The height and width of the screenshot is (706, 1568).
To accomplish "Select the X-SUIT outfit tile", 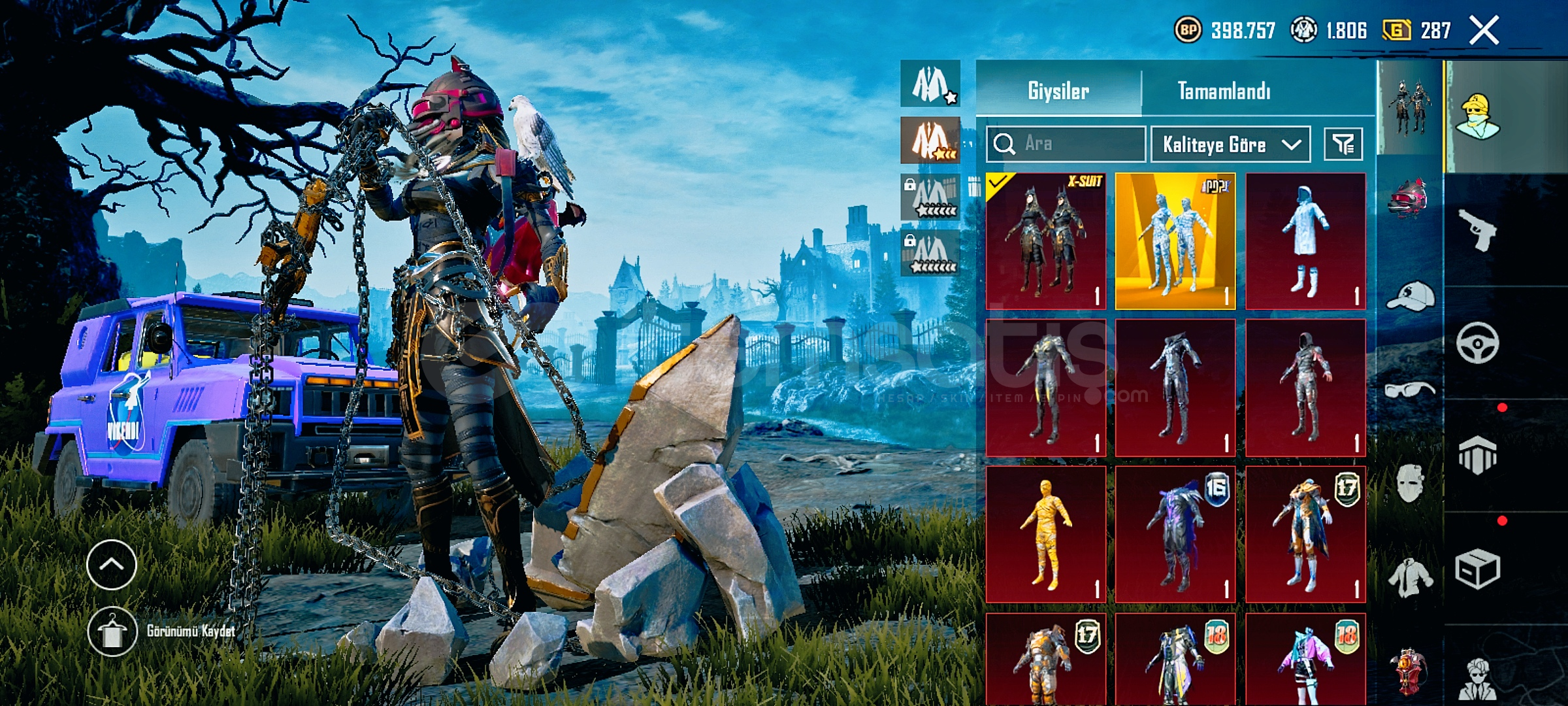I will (x=1046, y=241).
